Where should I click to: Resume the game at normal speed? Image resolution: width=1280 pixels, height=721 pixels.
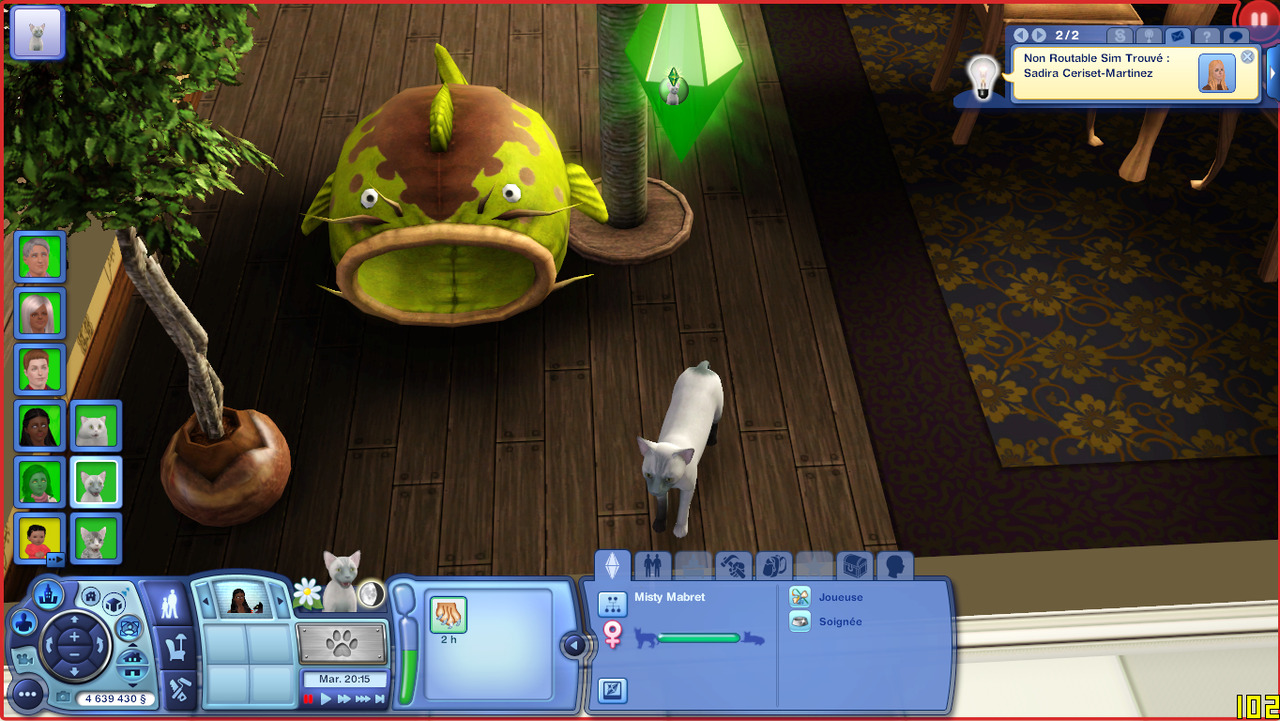(x=326, y=699)
